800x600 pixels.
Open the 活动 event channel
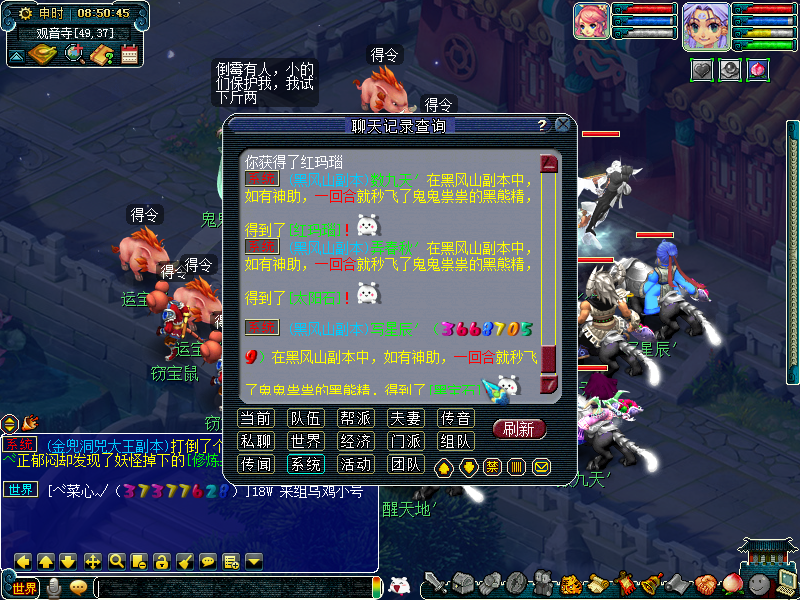[355, 464]
